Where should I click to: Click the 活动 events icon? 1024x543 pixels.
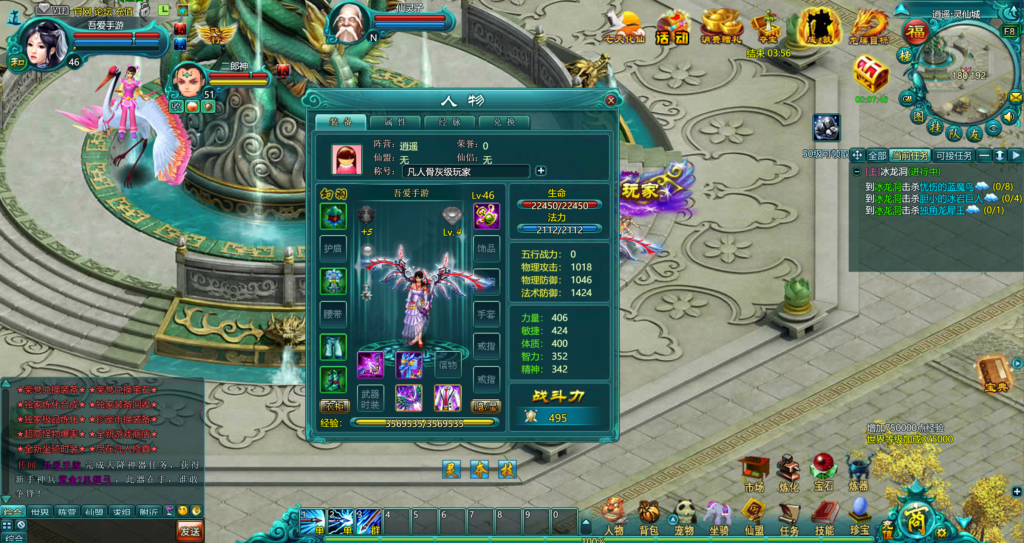(x=673, y=26)
